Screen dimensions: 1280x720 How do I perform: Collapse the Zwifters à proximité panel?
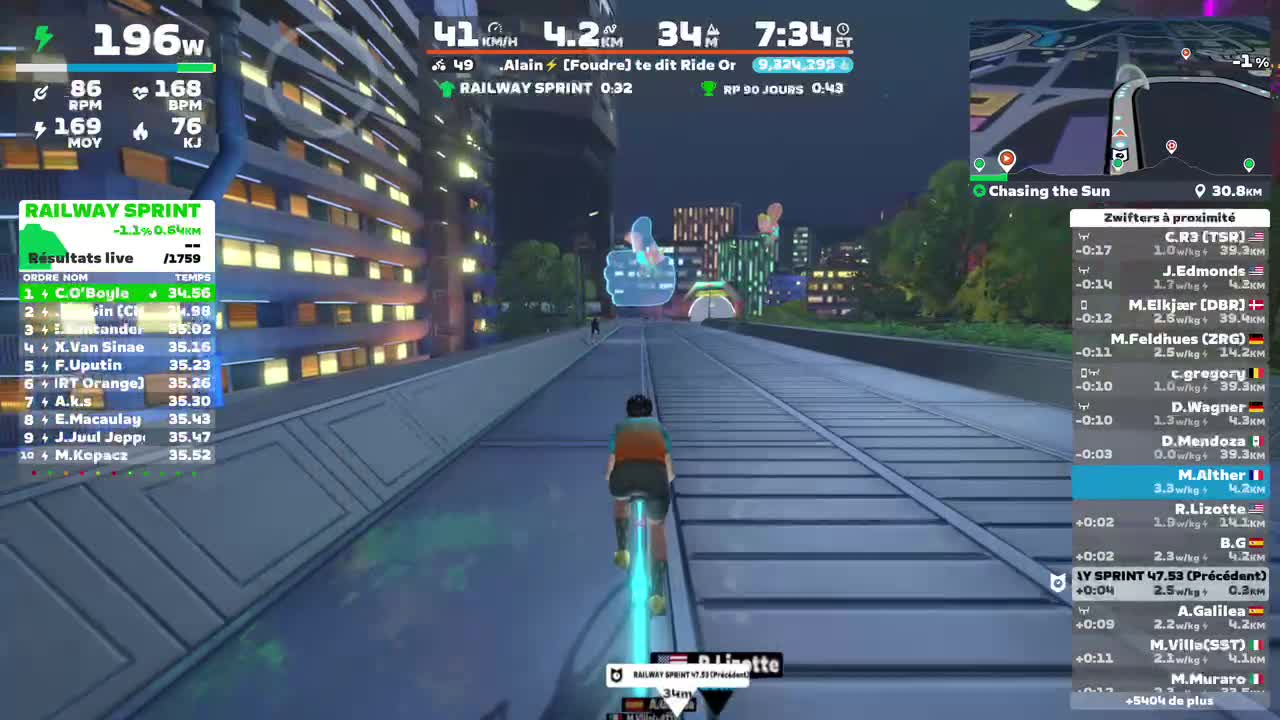coord(1169,218)
